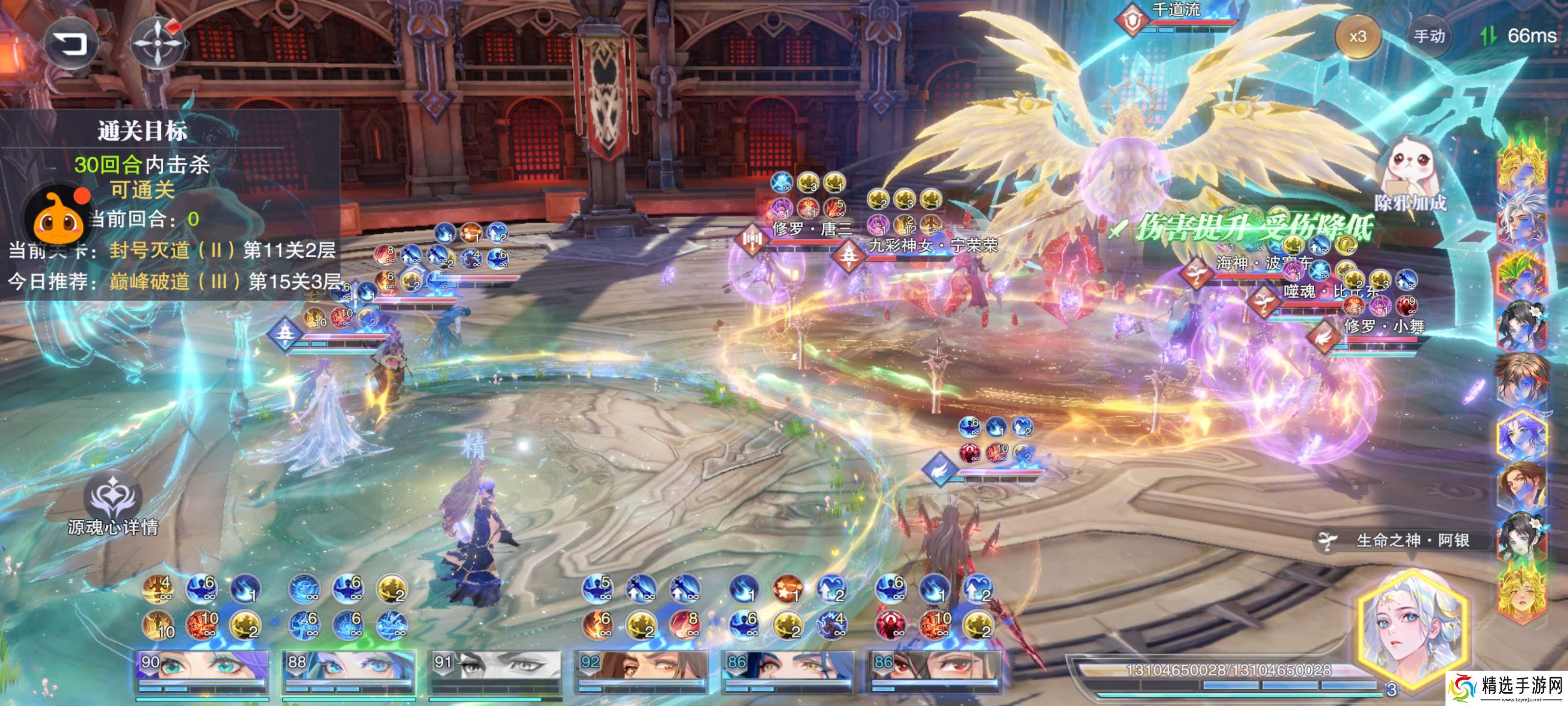Choose the level 91 grey-haired hero portrait
Viewport: 1568px width, 706px height.
[x=495, y=671]
